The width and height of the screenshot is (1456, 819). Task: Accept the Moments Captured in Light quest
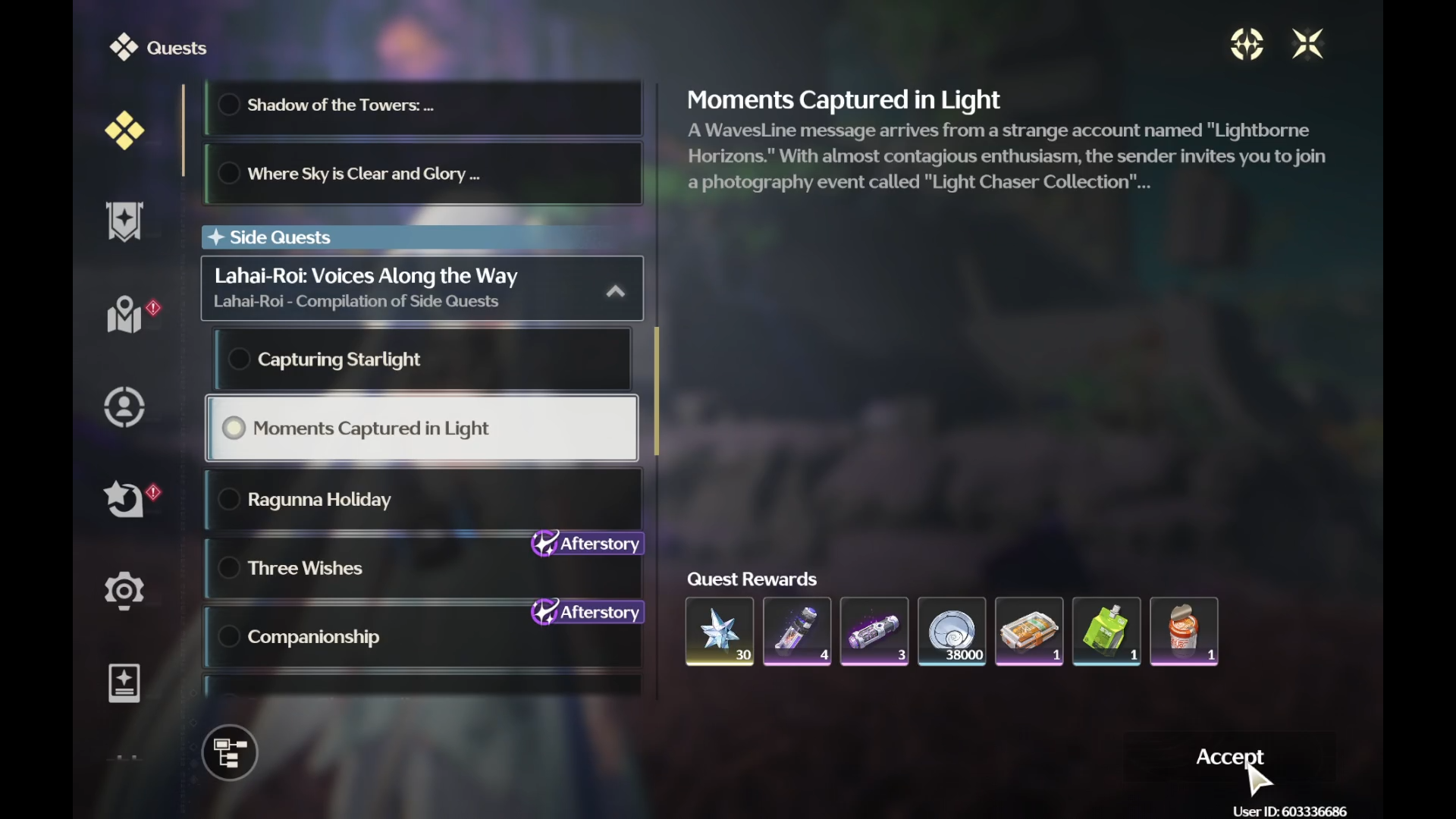1229,757
